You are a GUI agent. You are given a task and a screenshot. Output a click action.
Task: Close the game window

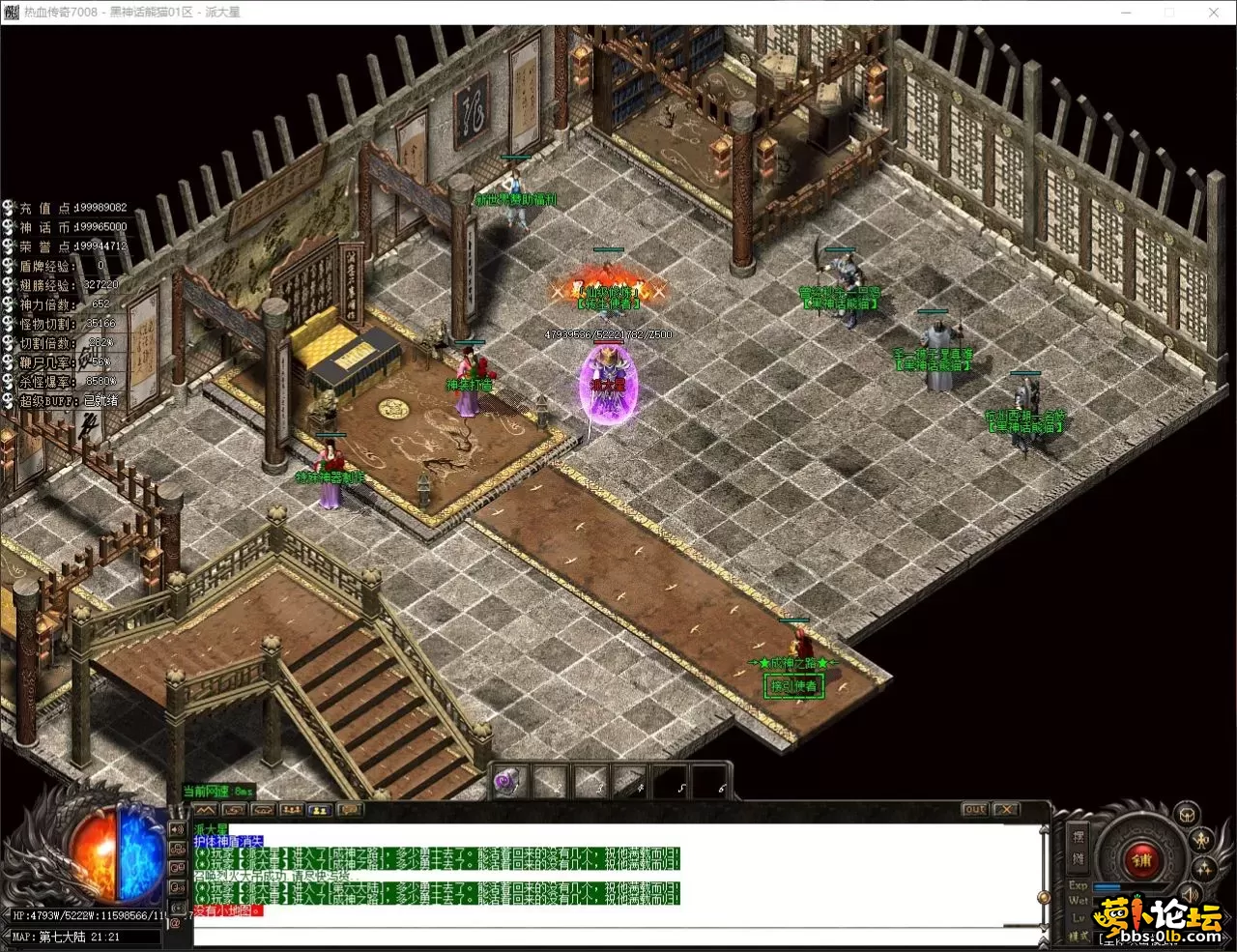(1214, 13)
